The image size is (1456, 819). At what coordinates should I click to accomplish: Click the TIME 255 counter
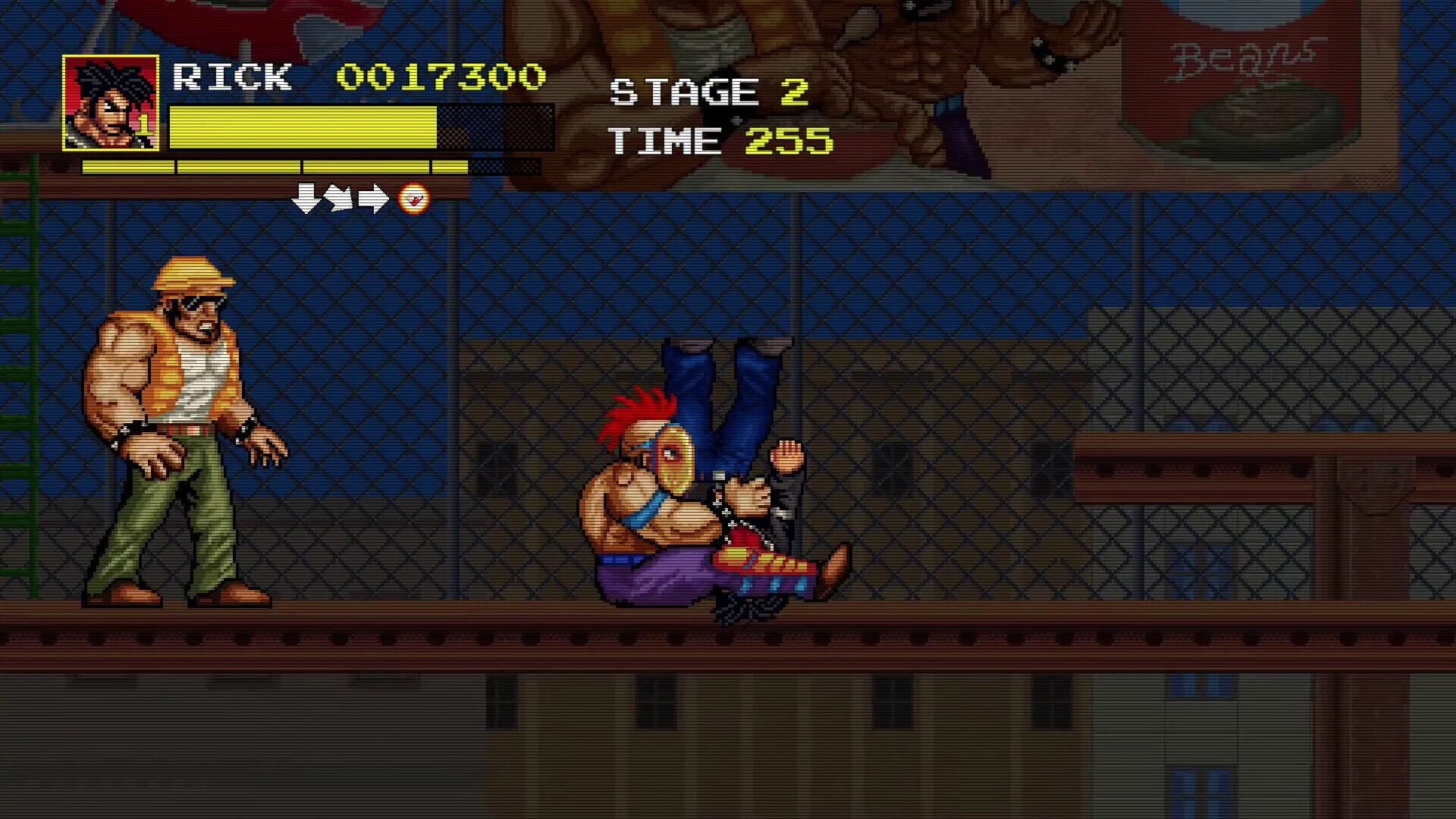(720, 139)
